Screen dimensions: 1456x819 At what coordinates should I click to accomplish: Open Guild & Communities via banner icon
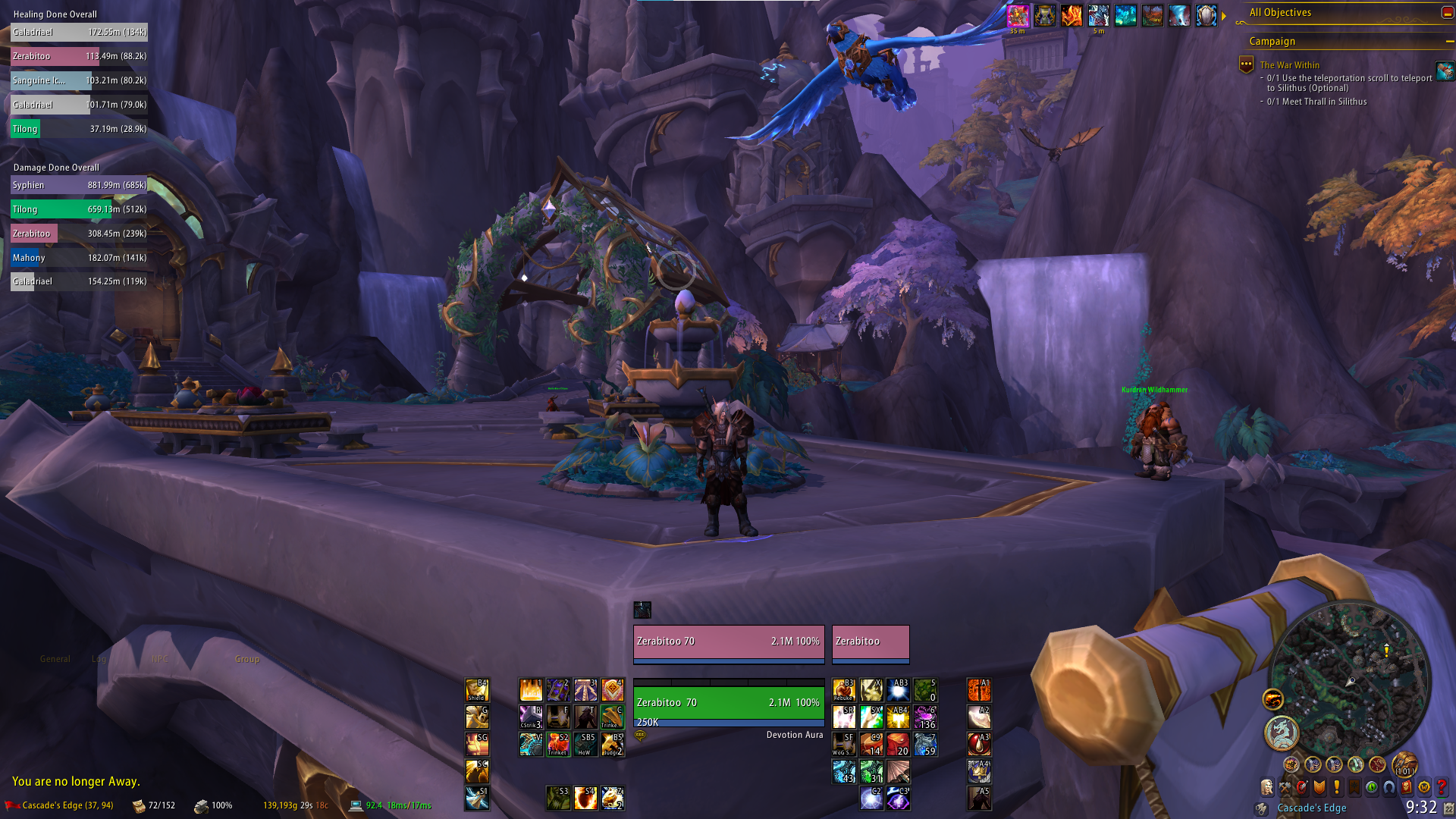(1354, 787)
